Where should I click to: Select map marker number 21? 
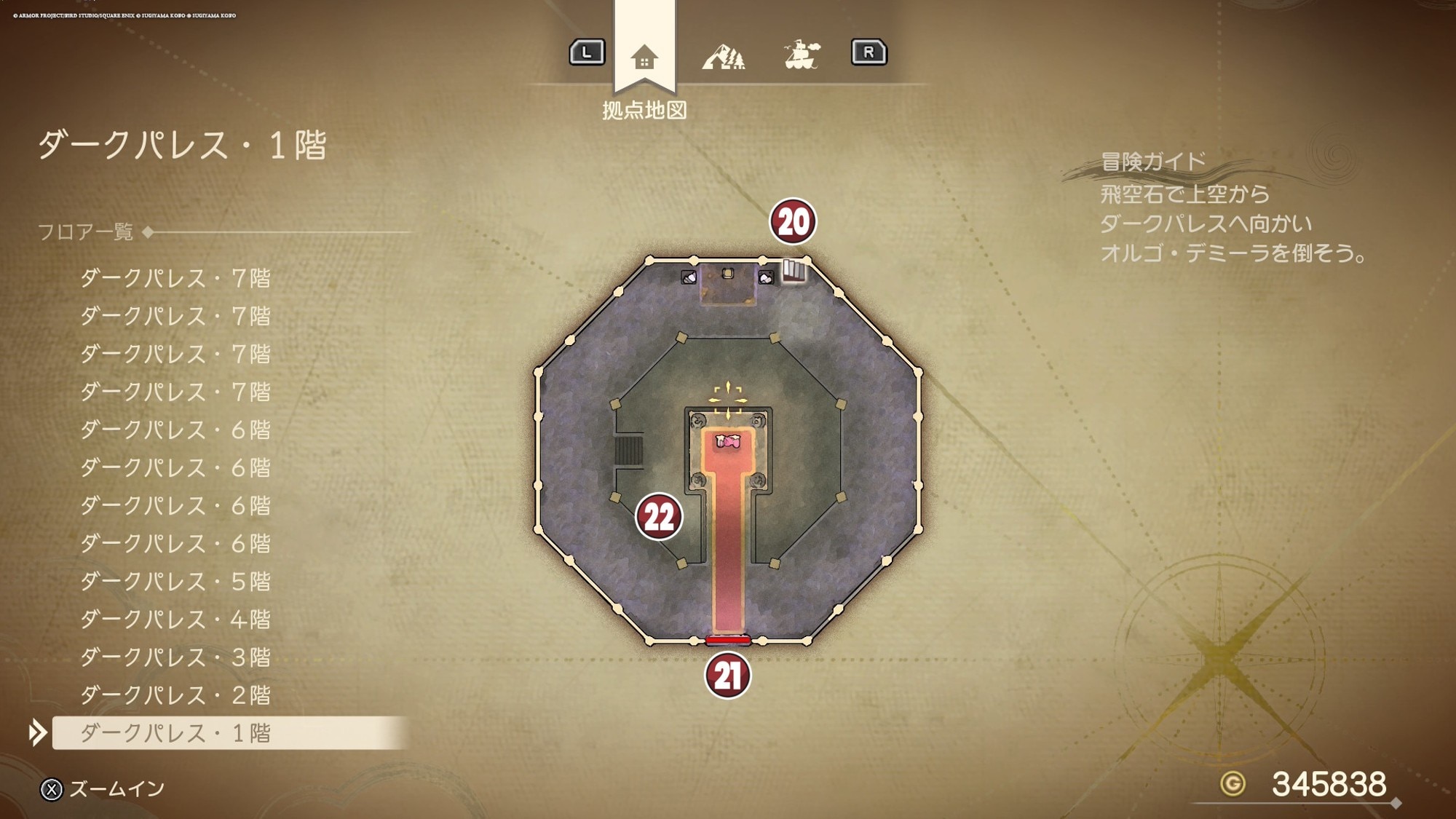(x=727, y=676)
